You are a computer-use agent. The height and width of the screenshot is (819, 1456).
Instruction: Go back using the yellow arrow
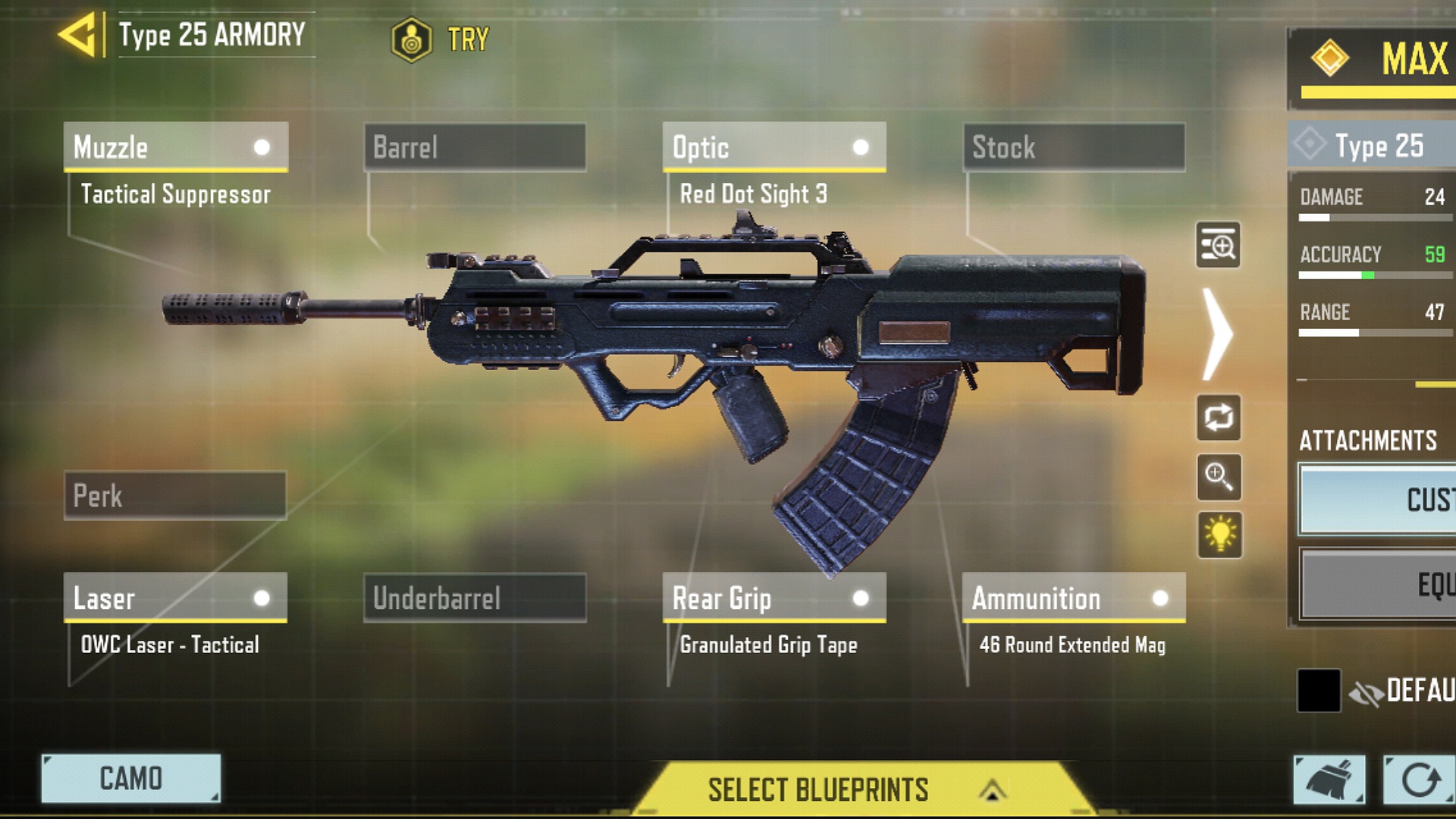77,35
